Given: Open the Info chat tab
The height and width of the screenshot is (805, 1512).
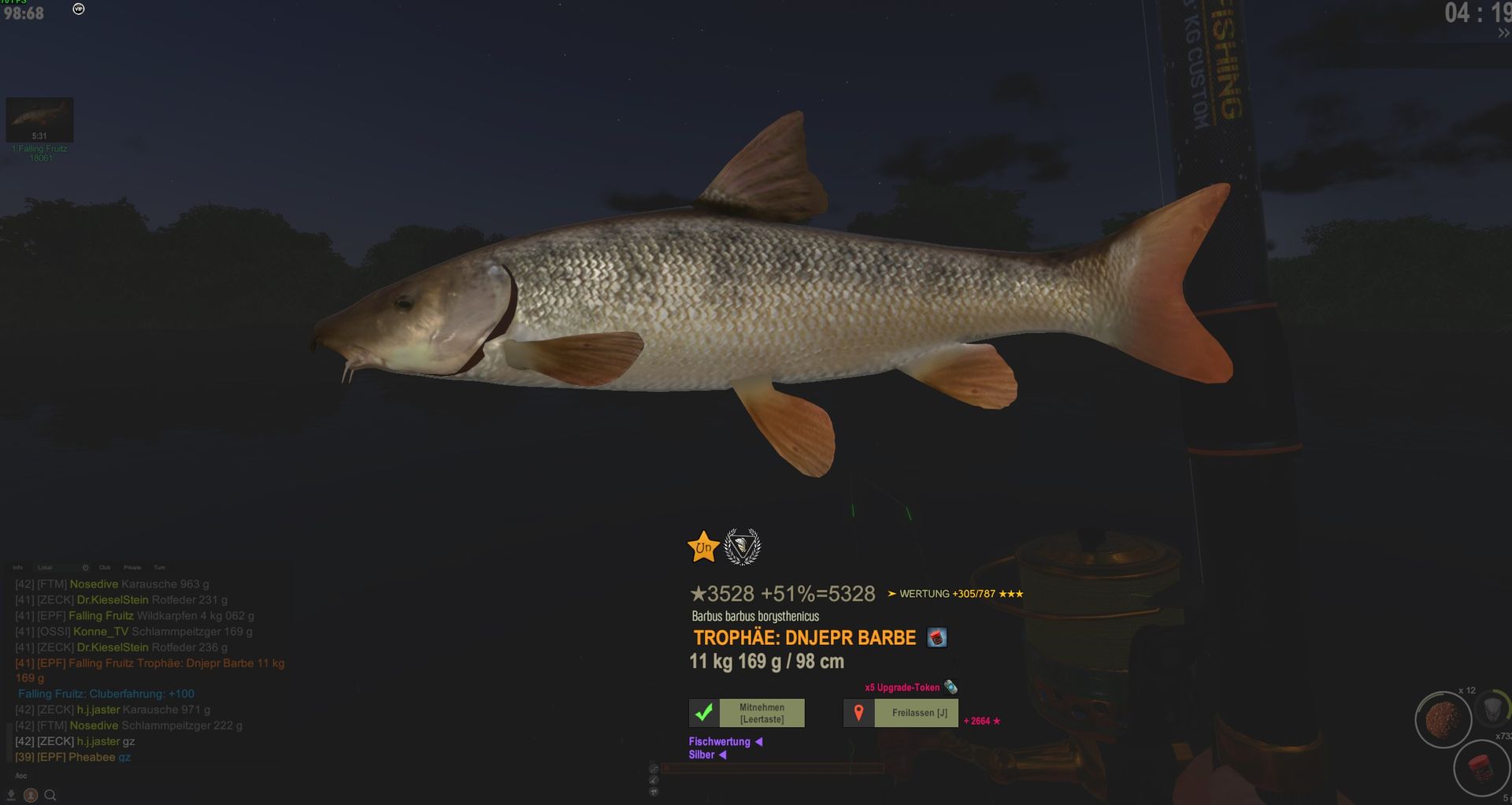Looking at the screenshot, I should pyautogui.click(x=18, y=567).
